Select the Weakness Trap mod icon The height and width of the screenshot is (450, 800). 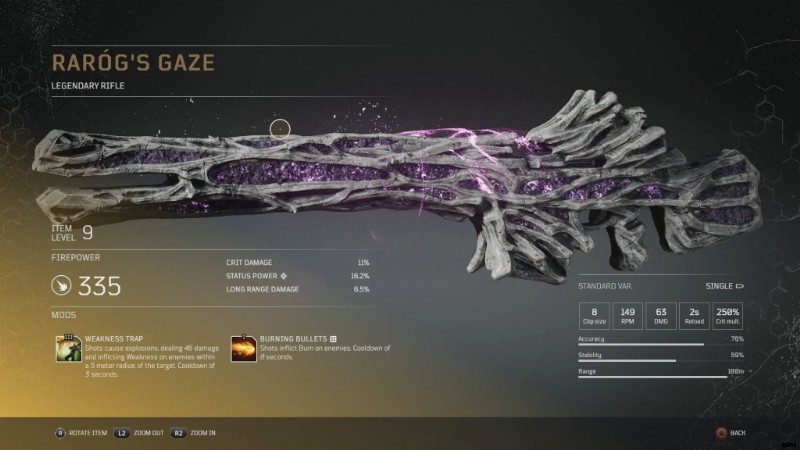[x=68, y=349]
